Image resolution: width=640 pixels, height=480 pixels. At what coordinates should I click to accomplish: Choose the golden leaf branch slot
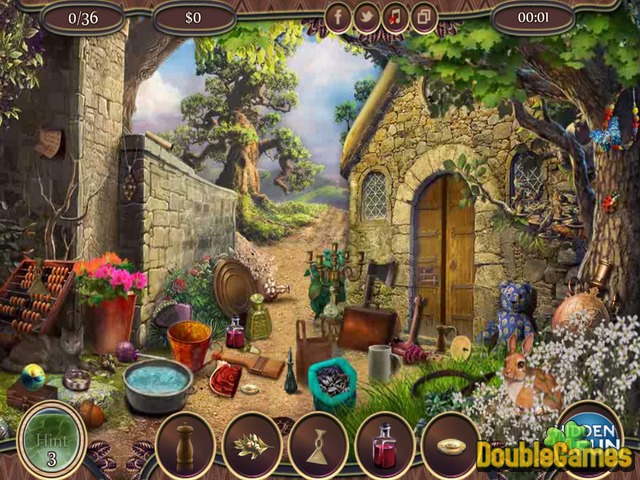pyautogui.click(x=252, y=445)
